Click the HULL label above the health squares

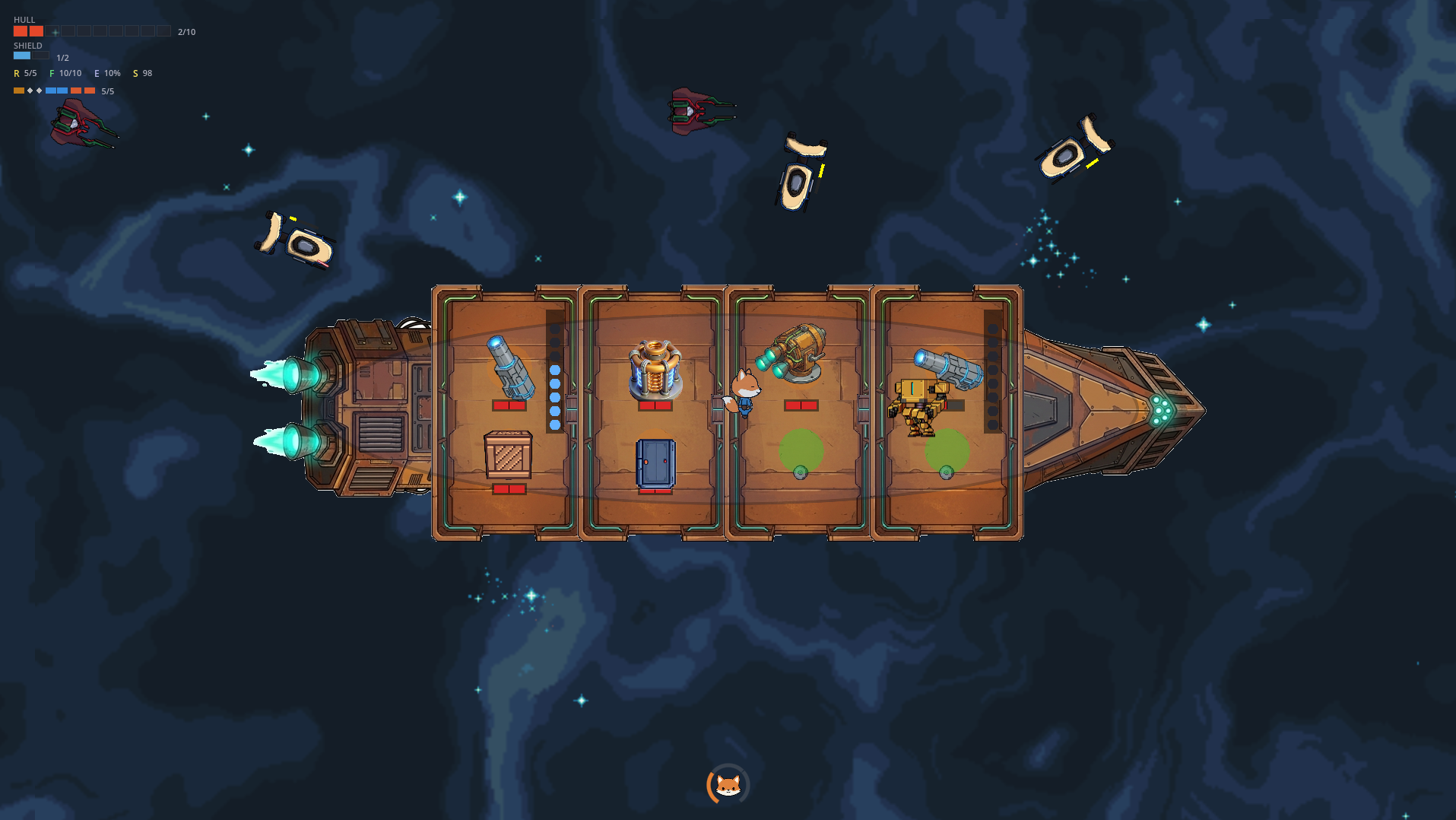(x=23, y=19)
